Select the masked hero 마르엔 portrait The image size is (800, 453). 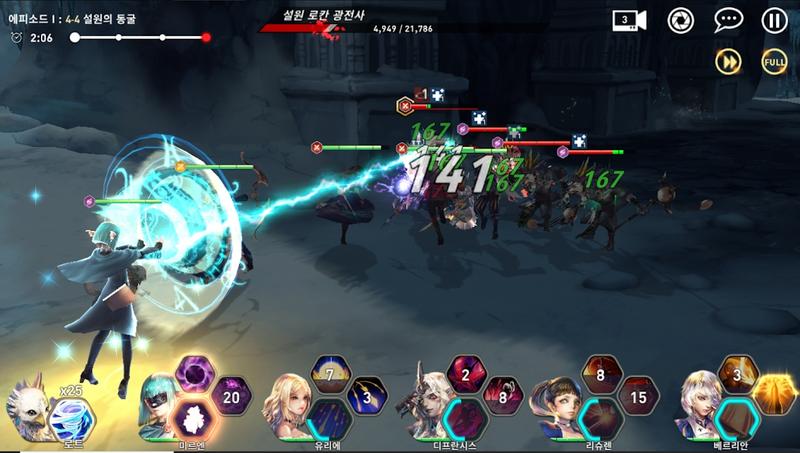click(x=159, y=403)
